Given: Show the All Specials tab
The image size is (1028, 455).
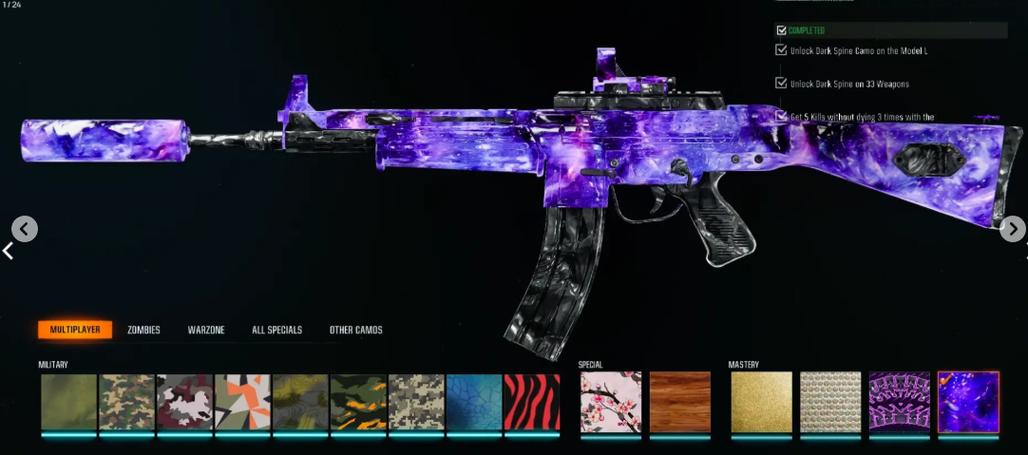Looking at the screenshot, I should pyautogui.click(x=277, y=330).
